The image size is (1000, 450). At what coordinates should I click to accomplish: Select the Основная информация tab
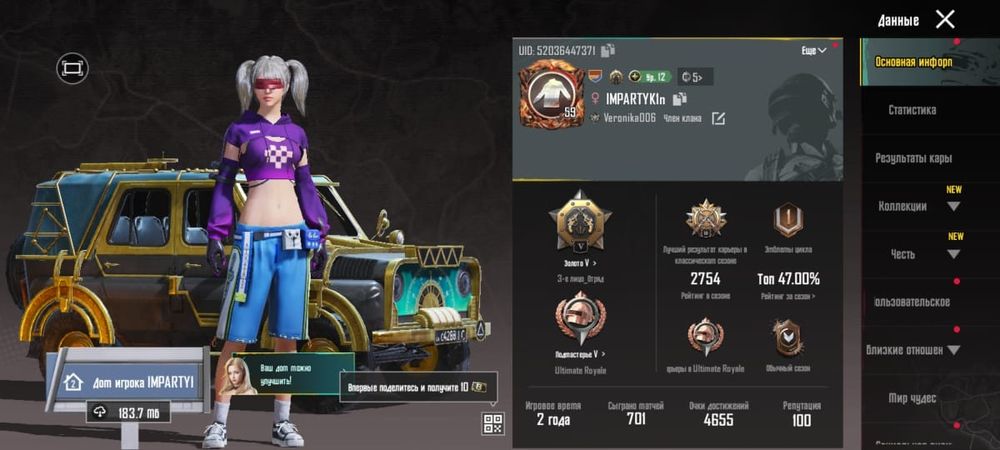coord(913,62)
